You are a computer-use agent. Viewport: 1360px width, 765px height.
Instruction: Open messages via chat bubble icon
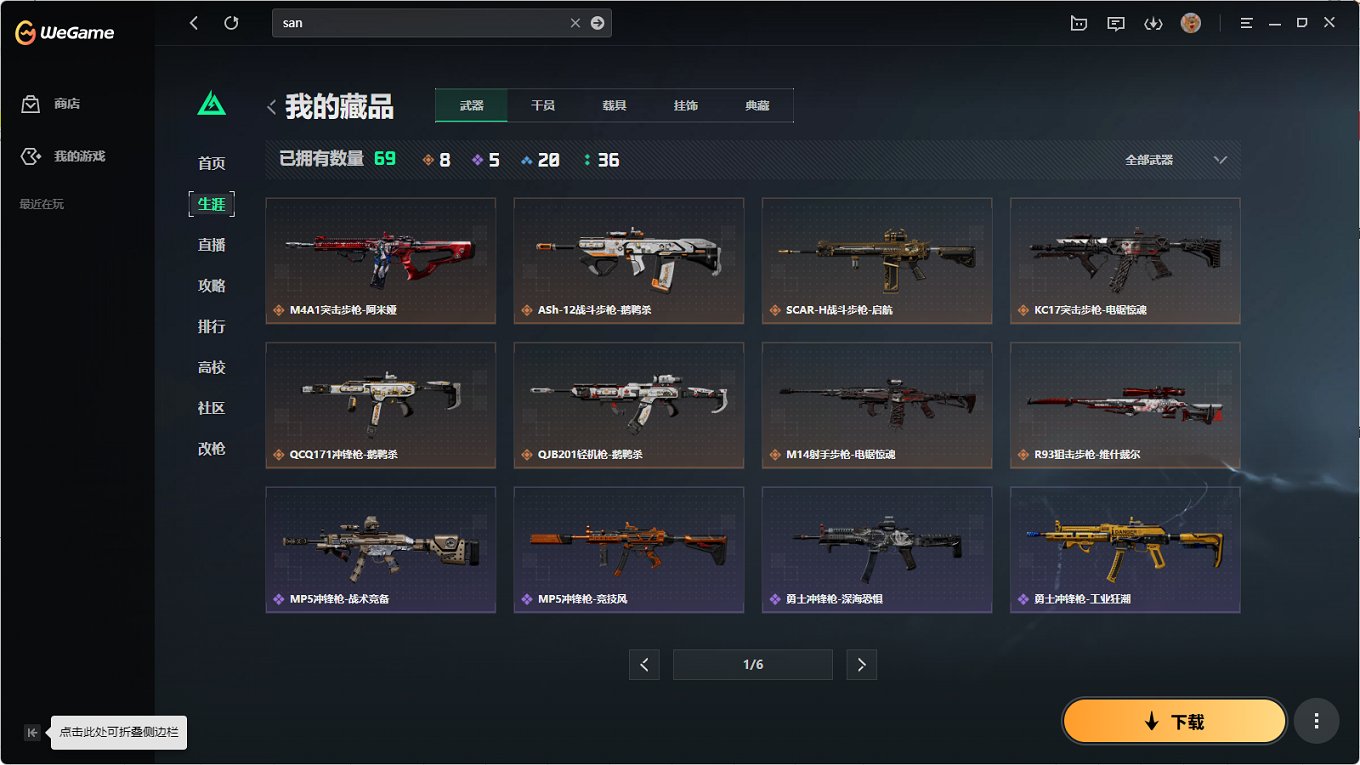pos(1115,22)
